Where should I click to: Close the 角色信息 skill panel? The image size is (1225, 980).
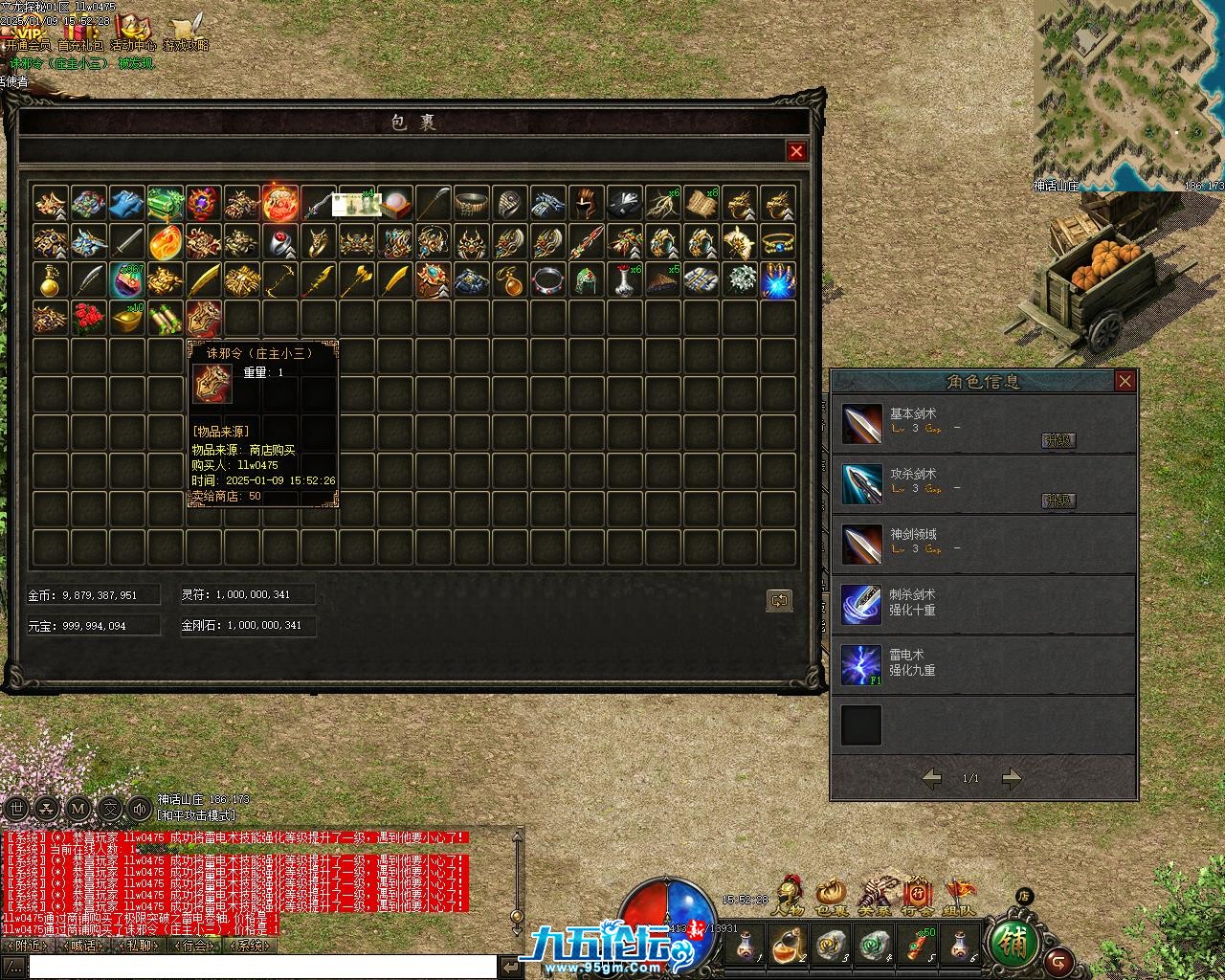[1125, 382]
